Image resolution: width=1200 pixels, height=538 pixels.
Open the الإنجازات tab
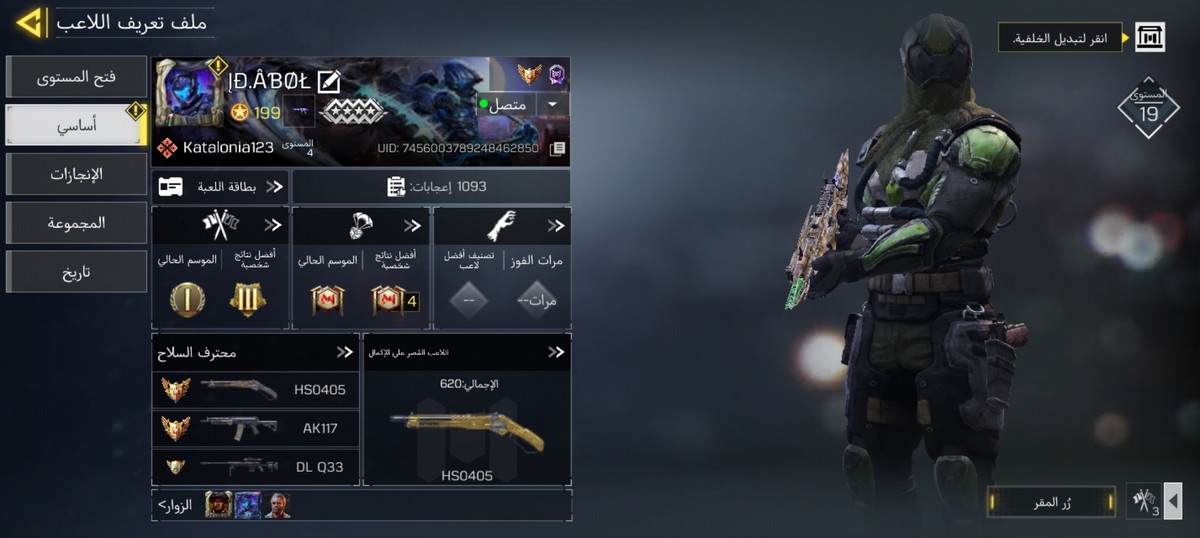click(76, 174)
